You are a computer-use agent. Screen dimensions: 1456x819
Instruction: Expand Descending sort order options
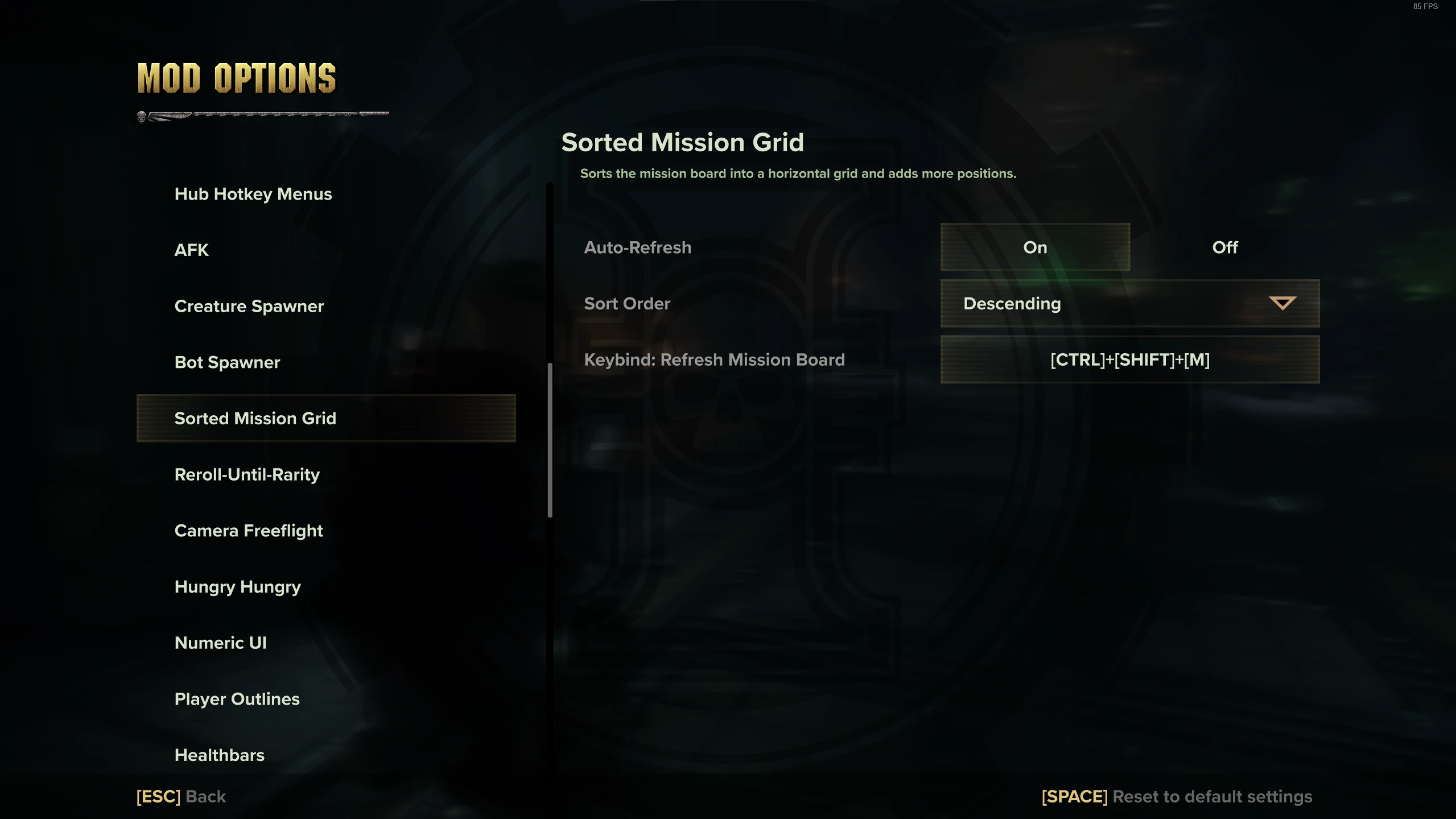(1129, 303)
